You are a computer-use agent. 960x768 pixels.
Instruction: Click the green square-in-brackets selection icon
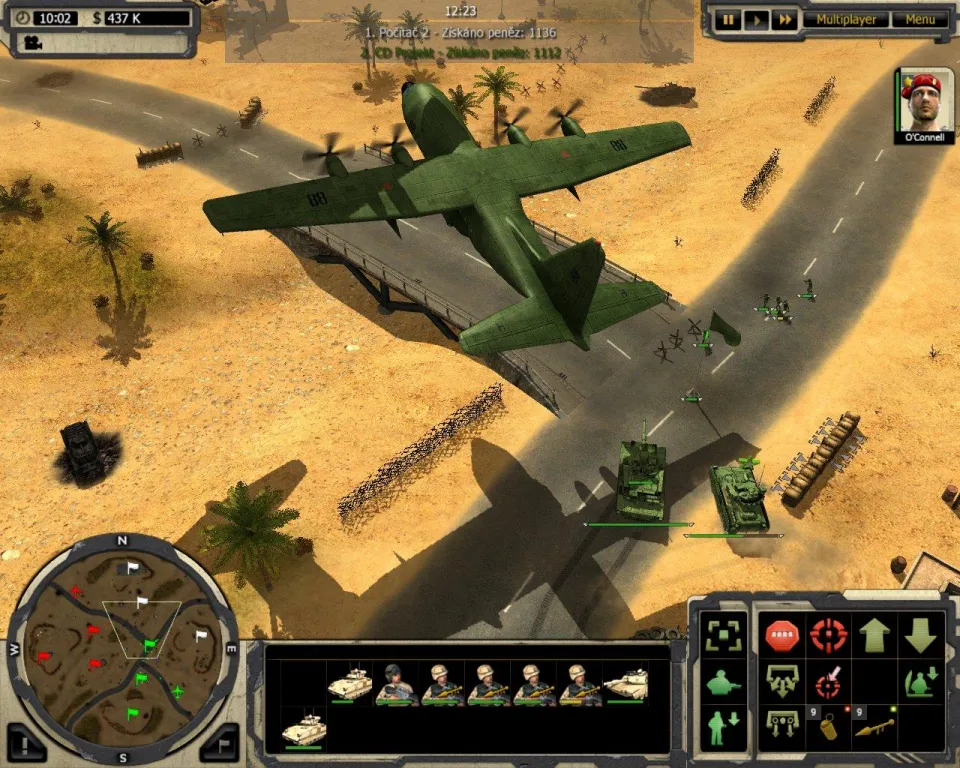[722, 635]
